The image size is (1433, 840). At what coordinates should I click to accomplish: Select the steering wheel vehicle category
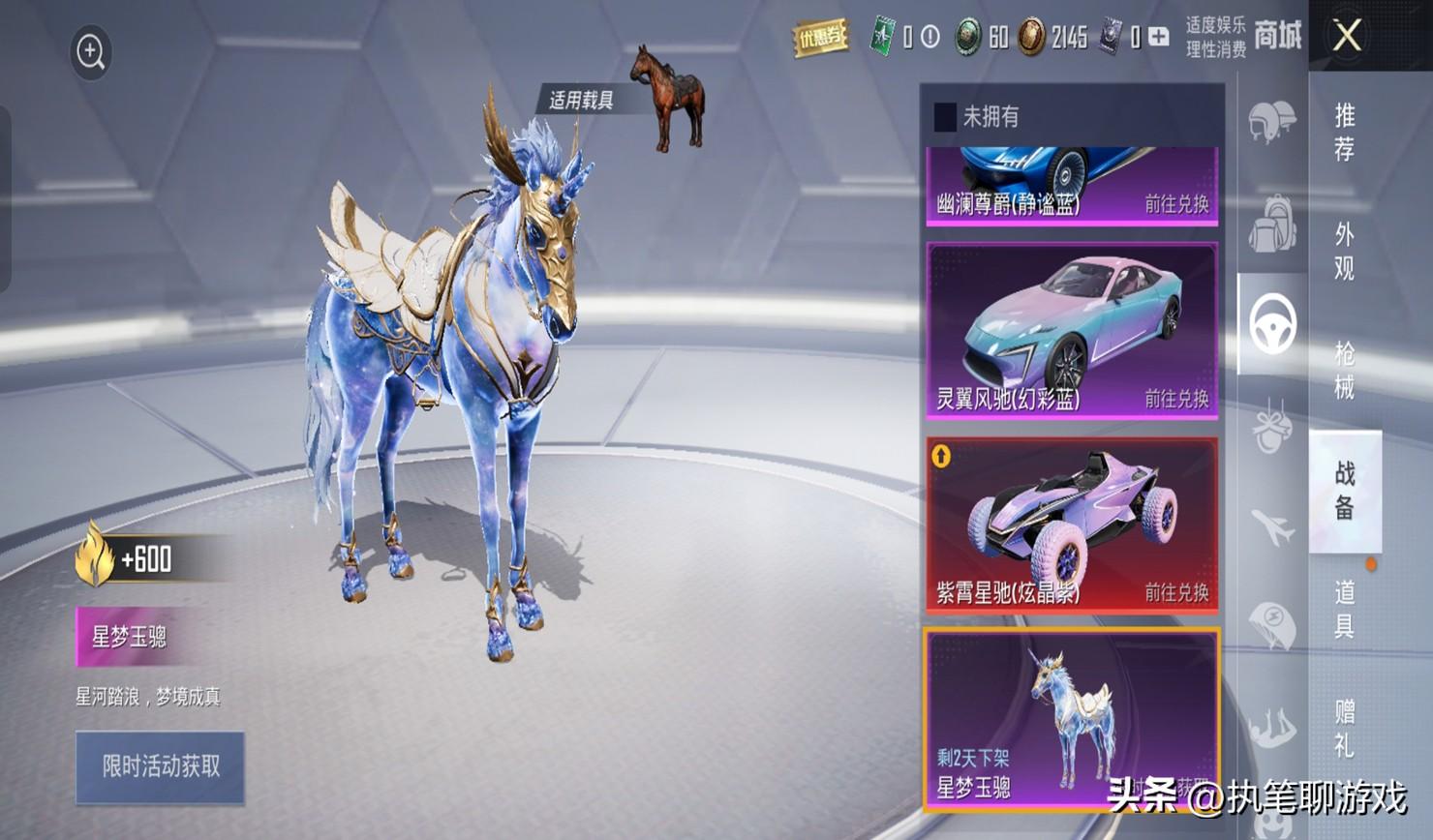(x=1271, y=325)
